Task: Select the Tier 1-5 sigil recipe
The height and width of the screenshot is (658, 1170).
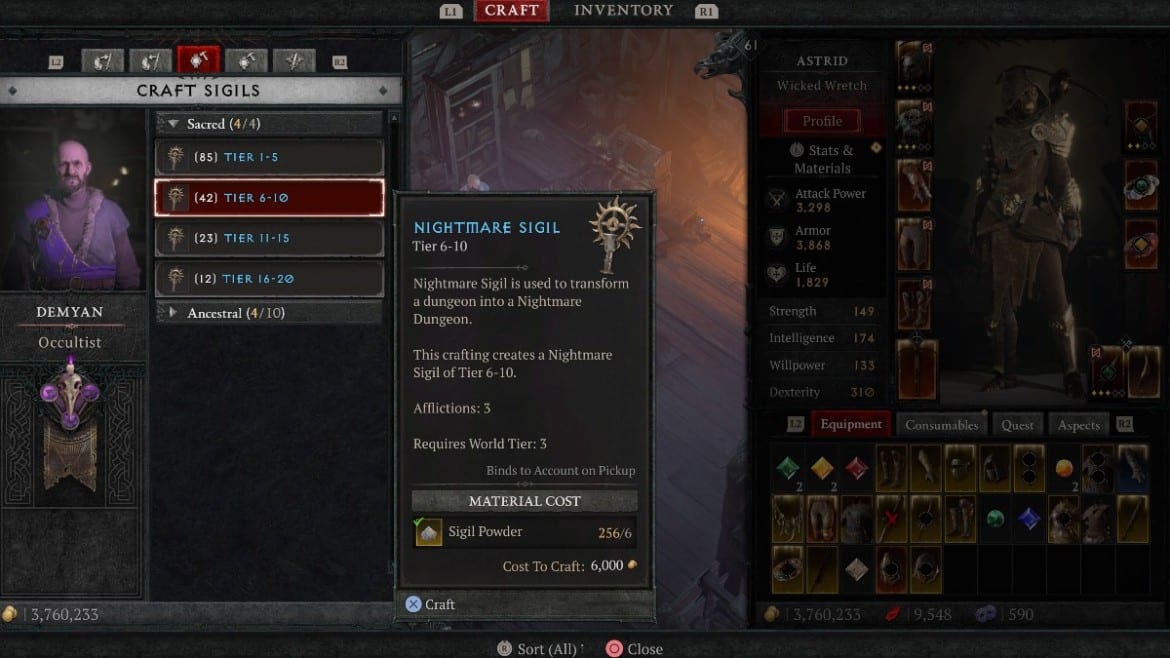Action: [269, 157]
